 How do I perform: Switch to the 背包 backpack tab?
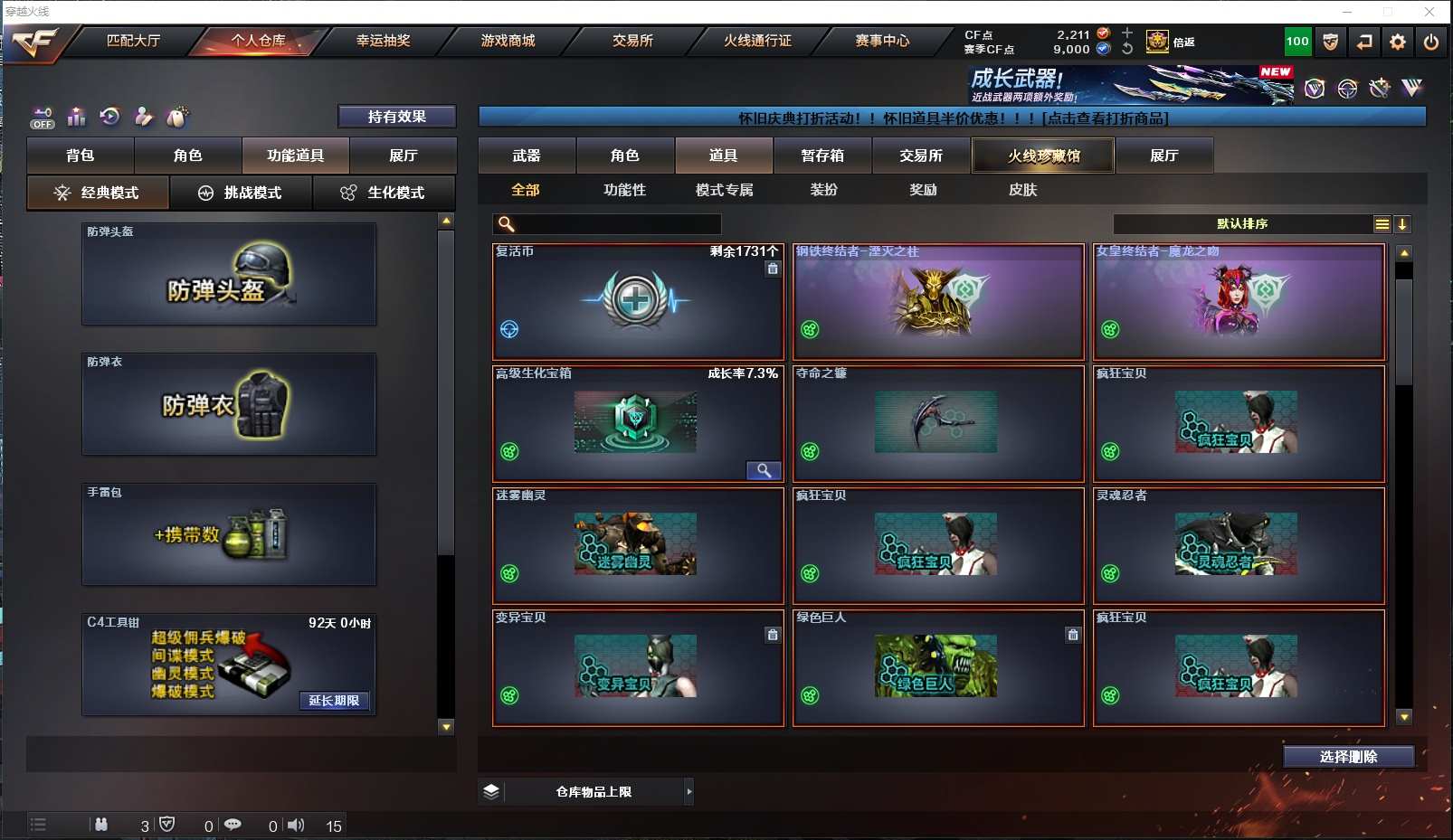[81, 156]
